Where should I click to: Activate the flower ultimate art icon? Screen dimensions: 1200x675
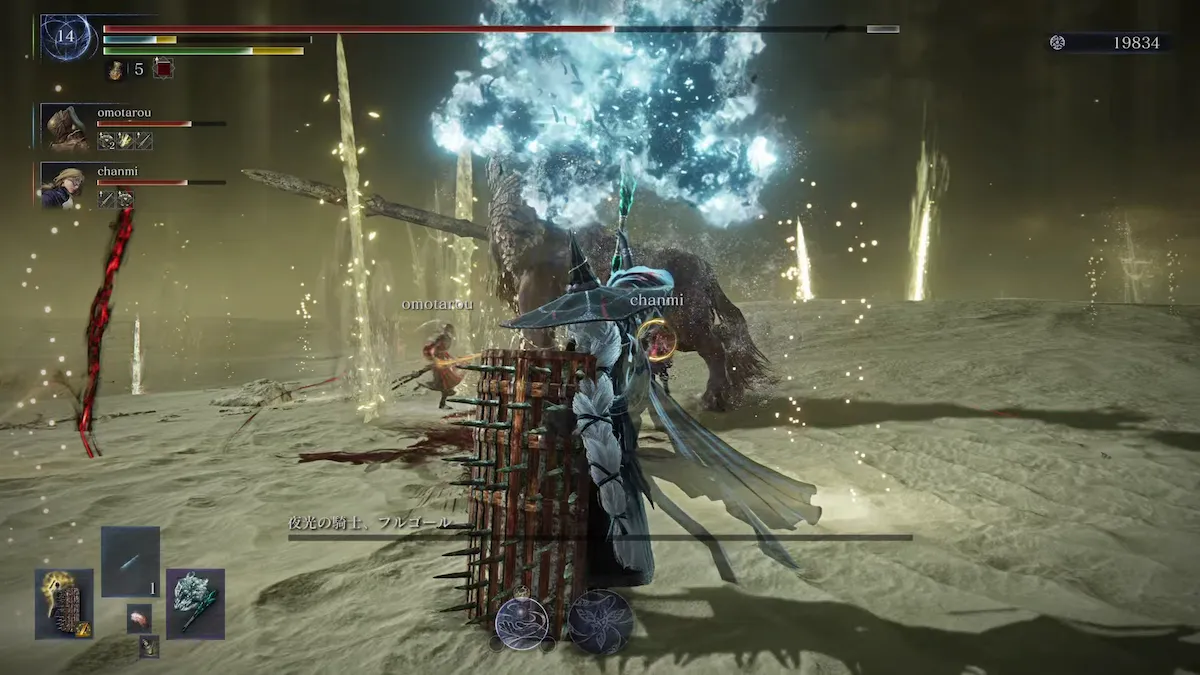(x=601, y=621)
